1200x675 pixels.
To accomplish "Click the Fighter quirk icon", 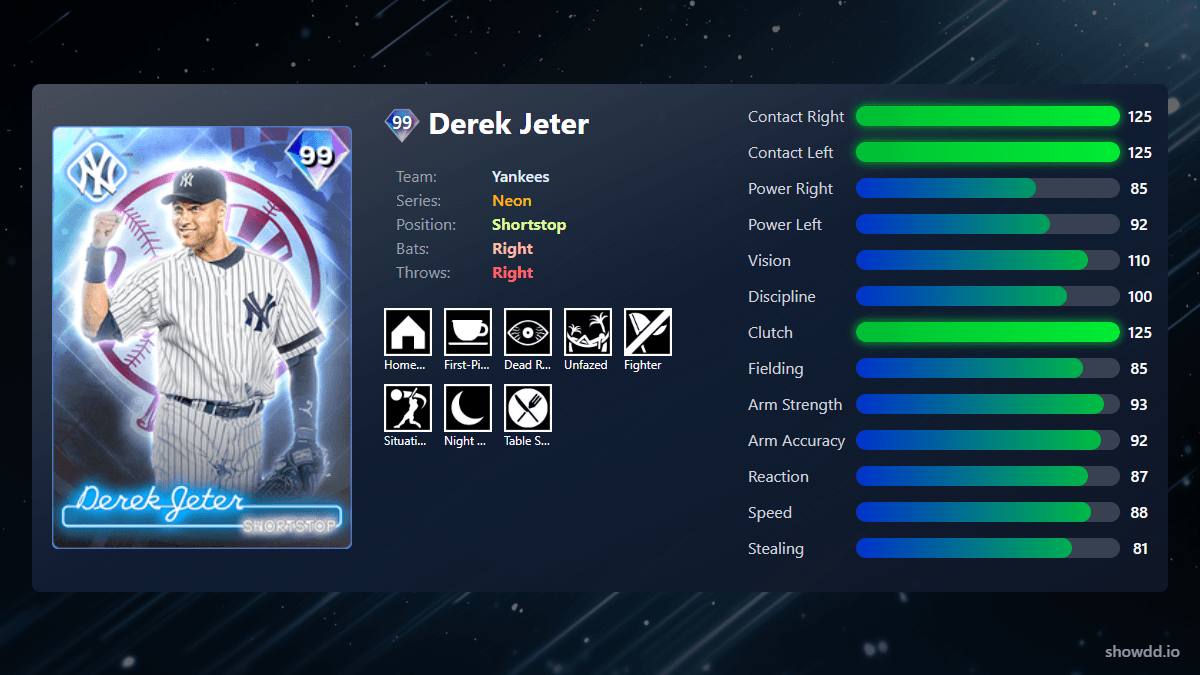I will click(648, 332).
